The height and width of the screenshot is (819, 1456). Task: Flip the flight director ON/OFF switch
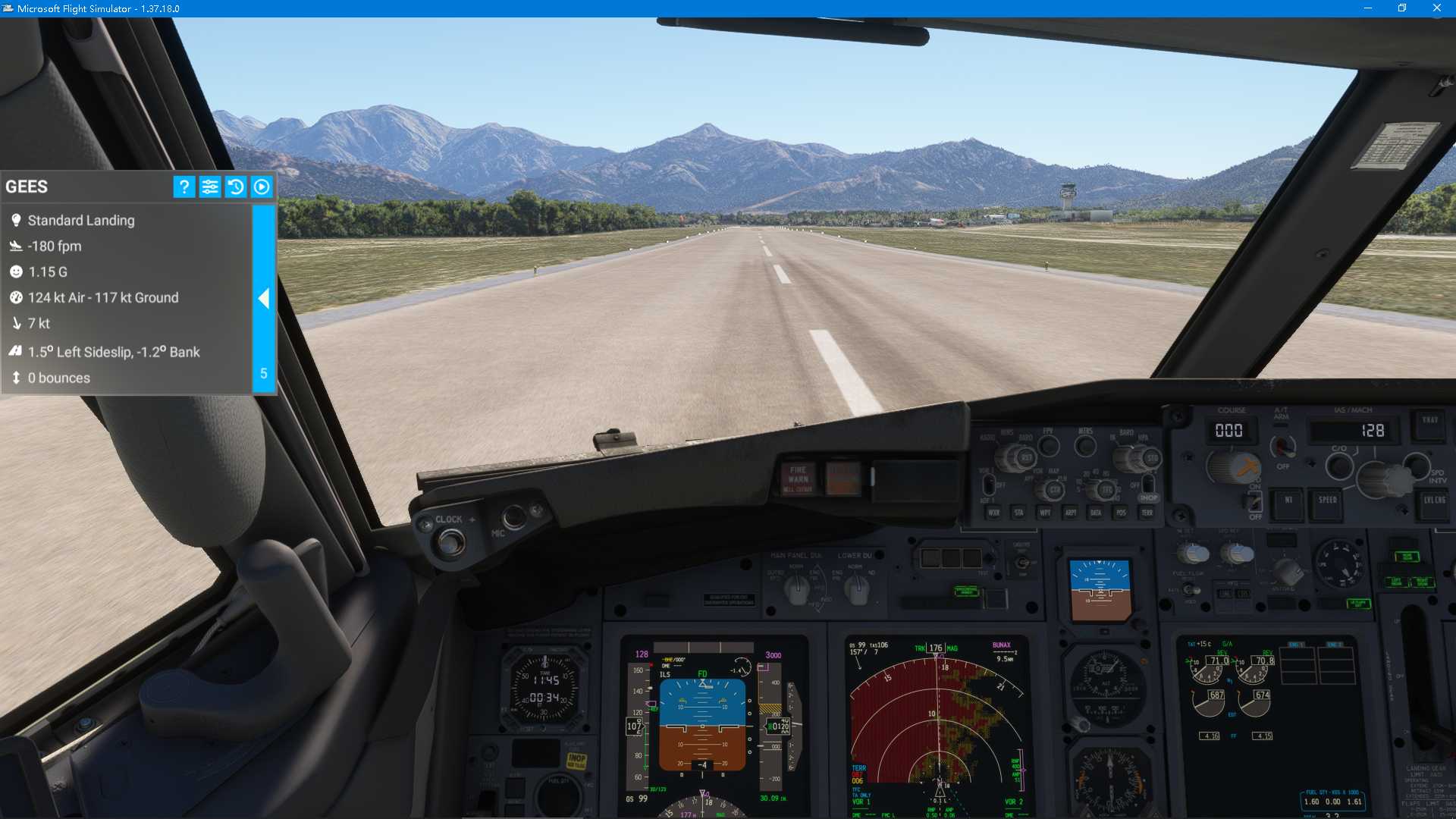point(1254,501)
